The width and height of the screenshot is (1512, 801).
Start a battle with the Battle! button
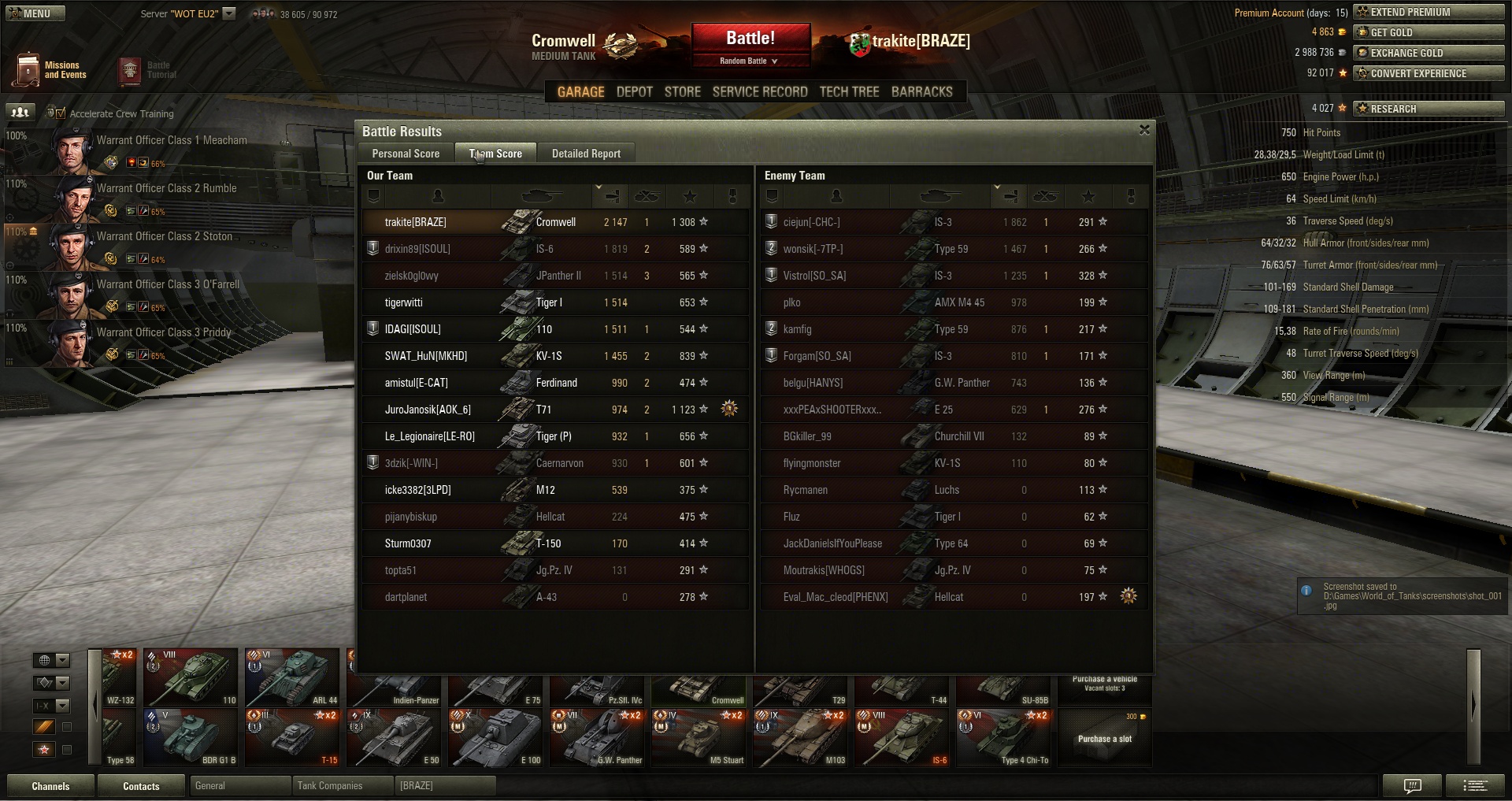pyautogui.click(x=750, y=39)
